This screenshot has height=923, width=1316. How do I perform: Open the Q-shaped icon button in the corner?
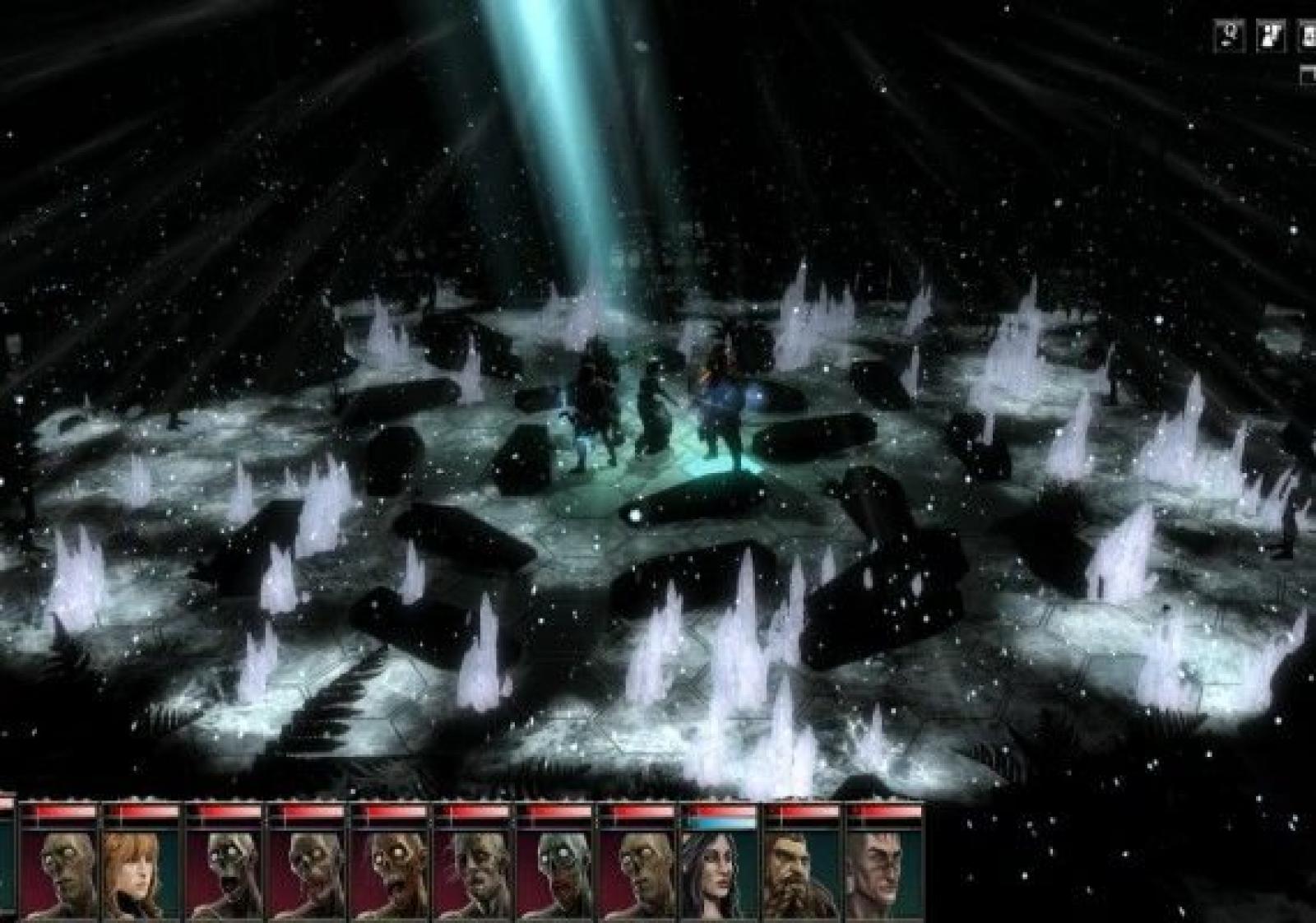tap(1230, 35)
